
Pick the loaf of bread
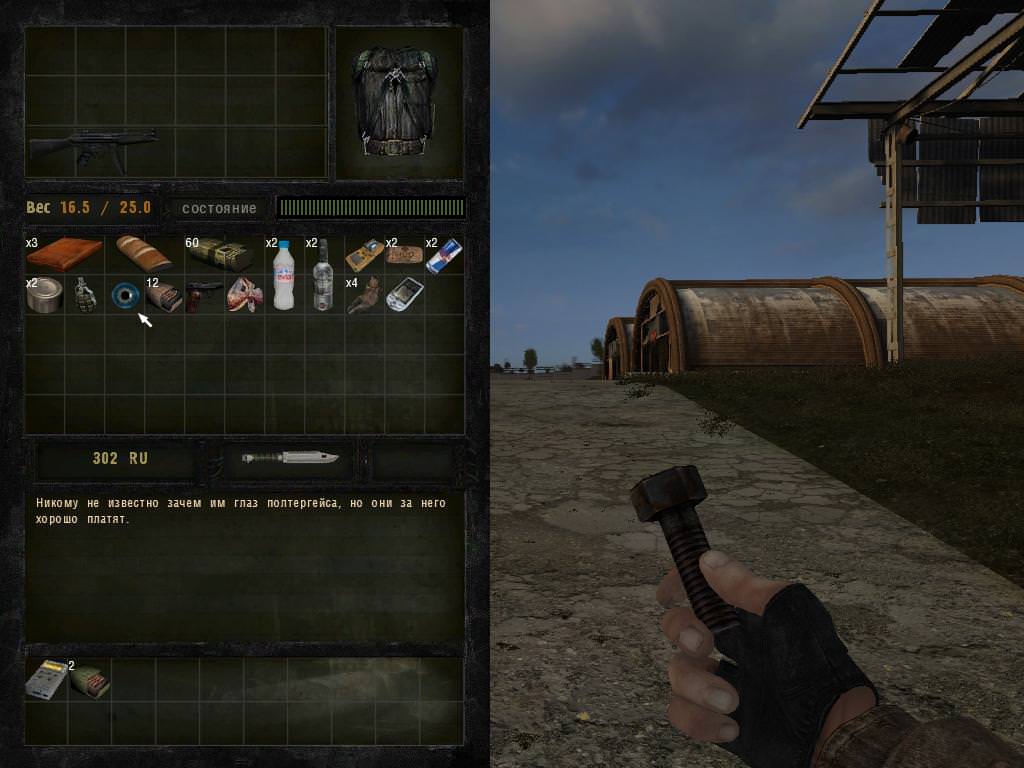pyautogui.click(x=143, y=253)
